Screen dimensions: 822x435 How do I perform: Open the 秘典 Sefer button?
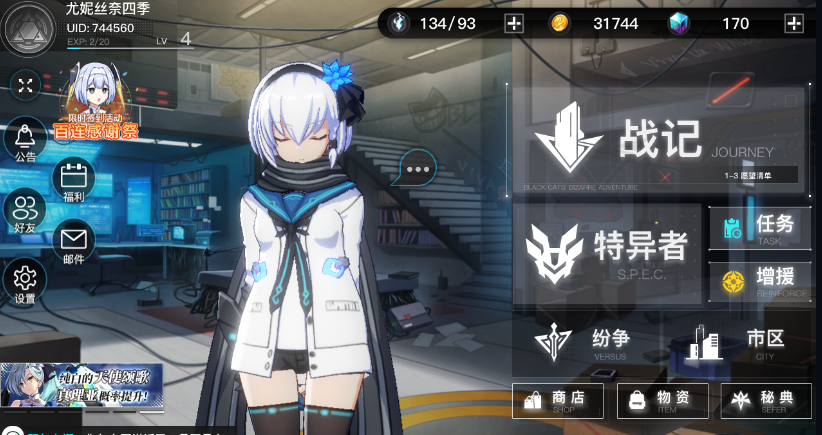pos(765,400)
